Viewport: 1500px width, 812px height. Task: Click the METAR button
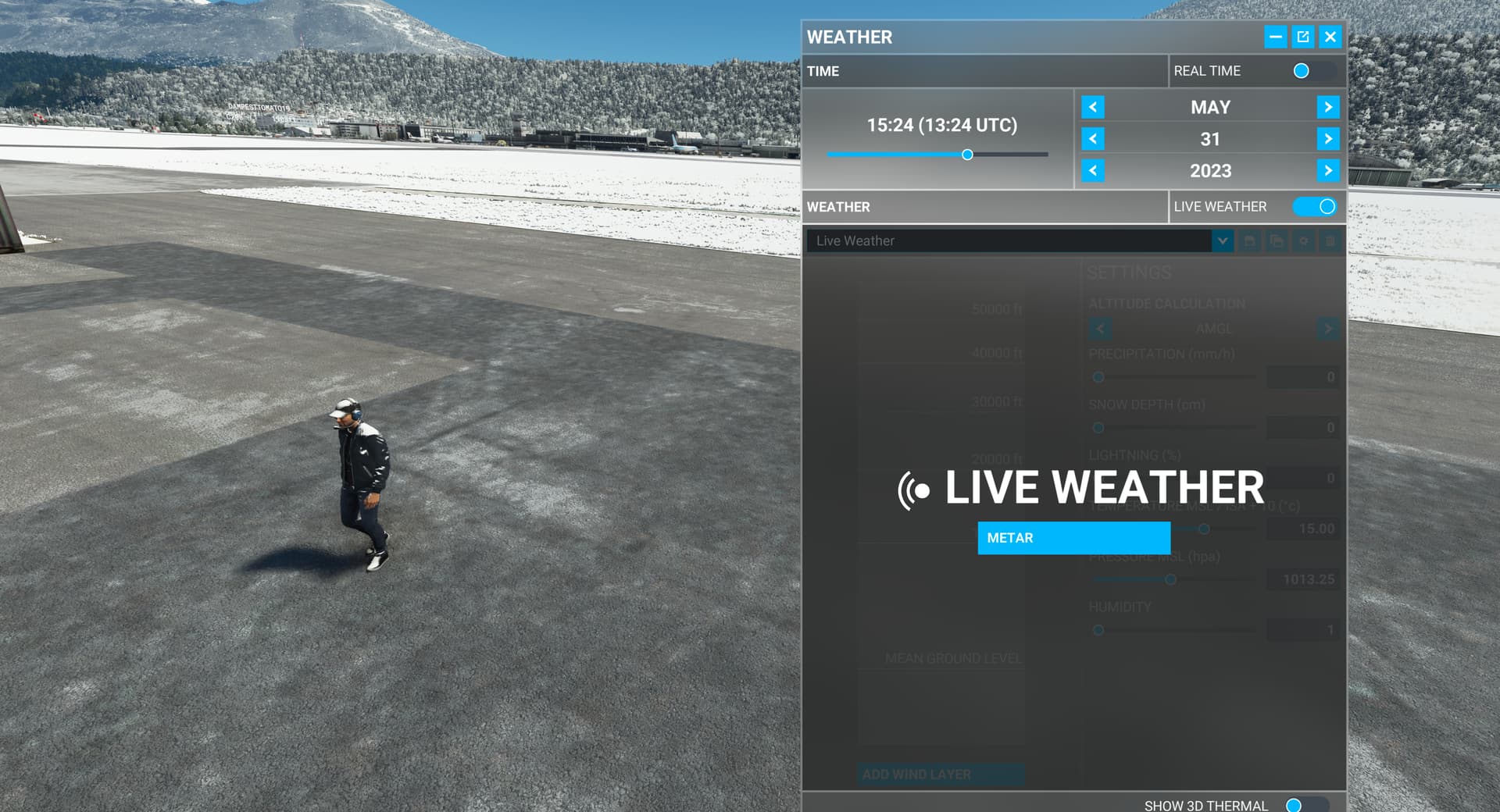pyautogui.click(x=1073, y=538)
